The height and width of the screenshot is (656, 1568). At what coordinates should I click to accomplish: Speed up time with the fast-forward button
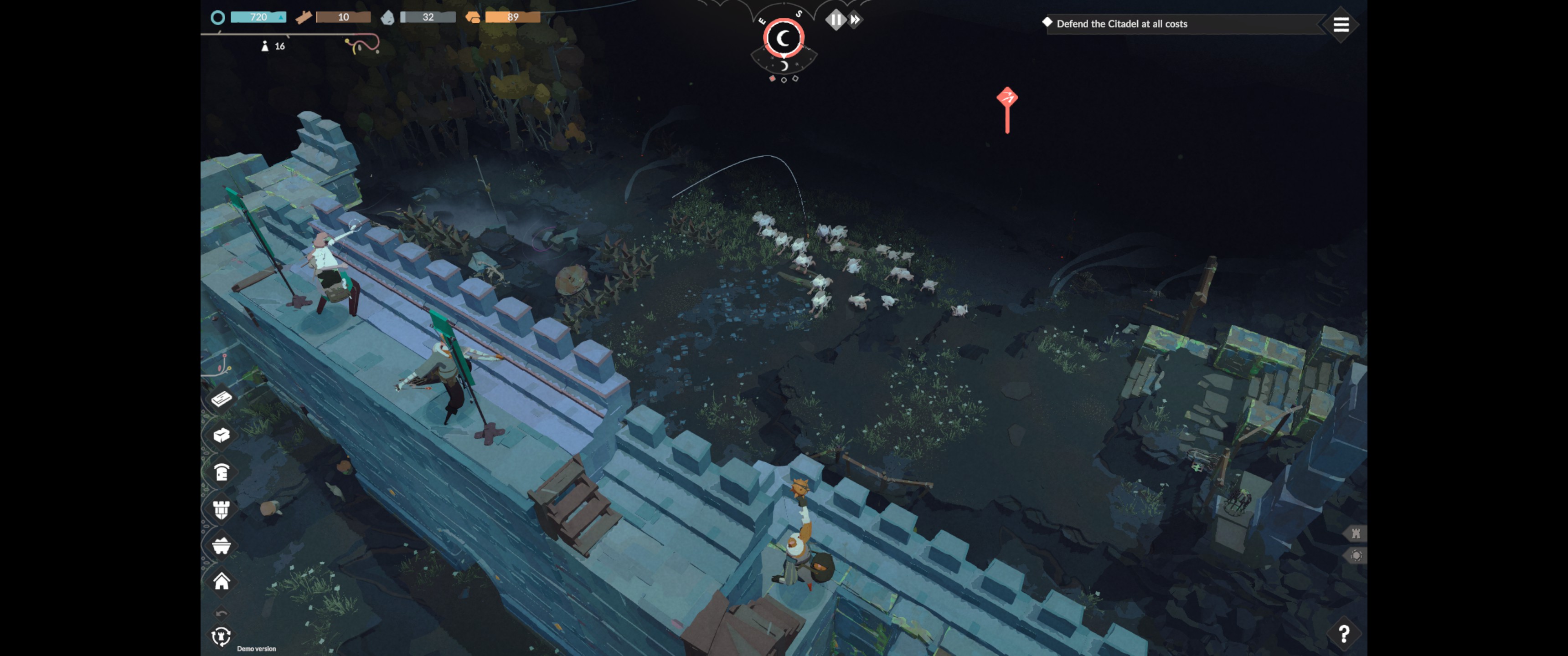855,20
